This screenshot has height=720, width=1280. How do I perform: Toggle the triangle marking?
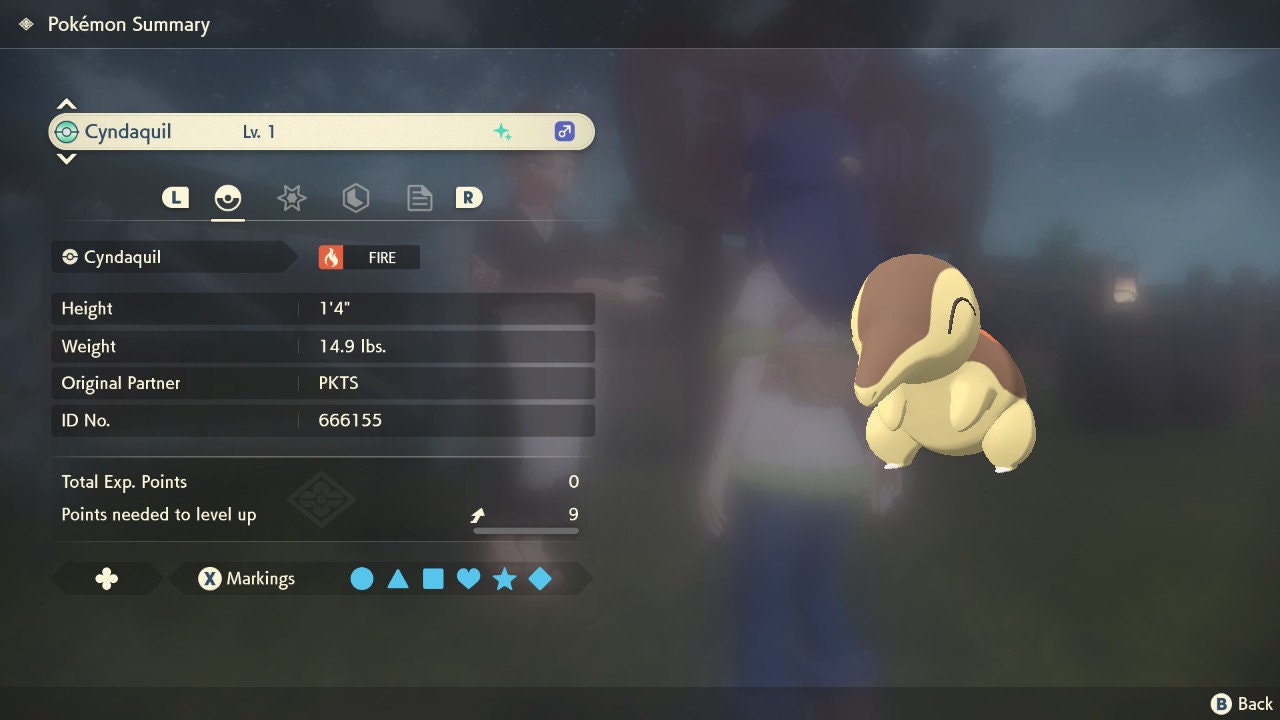coord(398,579)
